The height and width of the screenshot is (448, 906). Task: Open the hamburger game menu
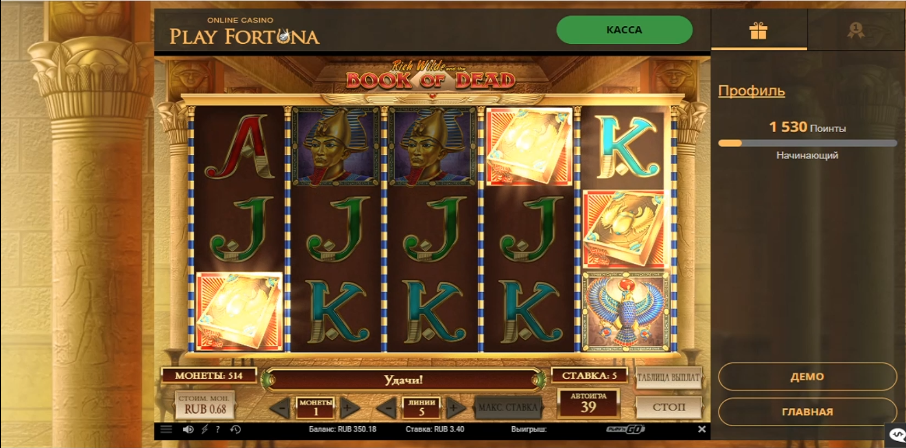pyautogui.click(x=166, y=430)
